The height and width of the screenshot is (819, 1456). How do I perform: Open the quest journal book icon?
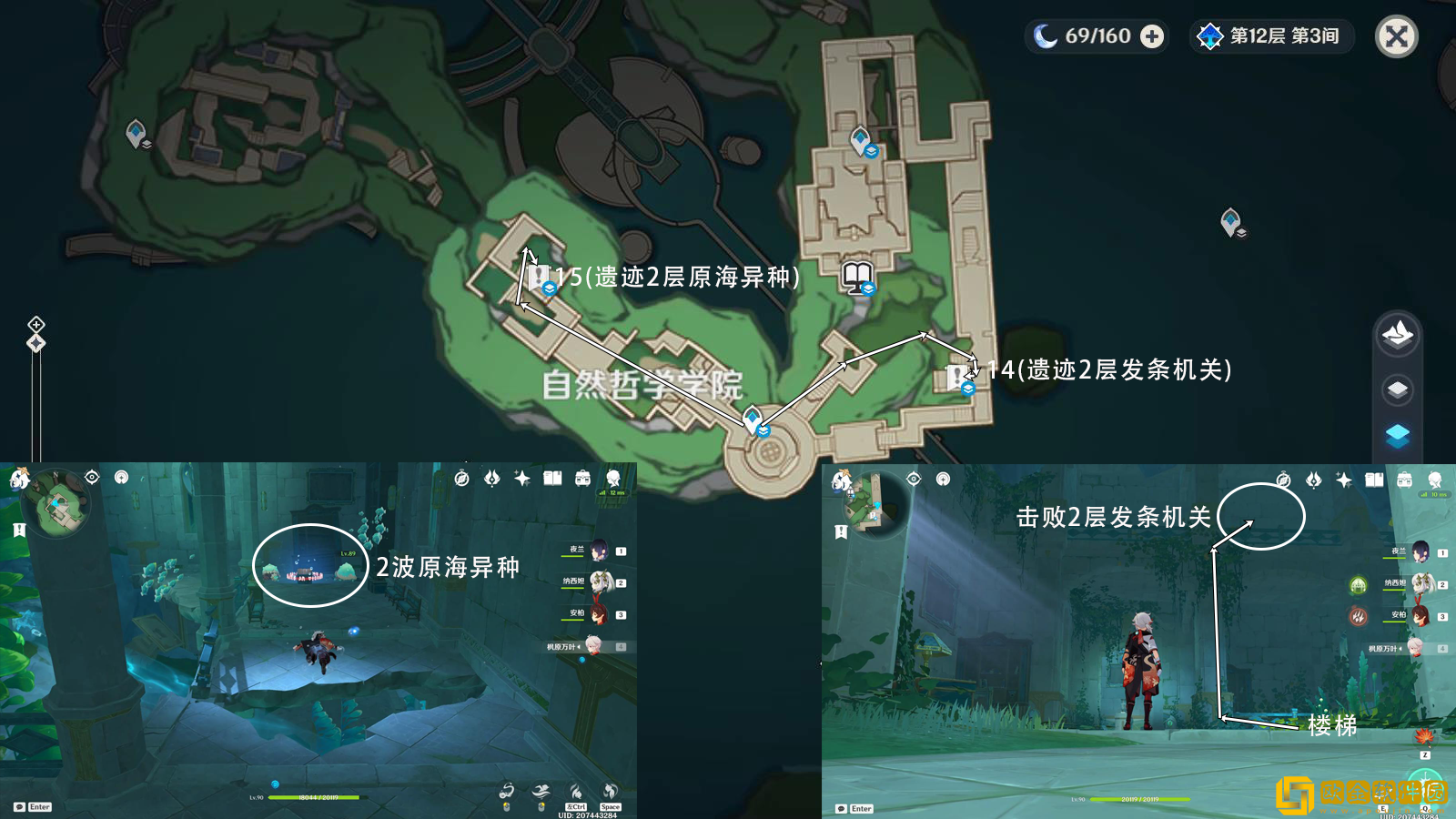pyautogui.click(x=551, y=479)
